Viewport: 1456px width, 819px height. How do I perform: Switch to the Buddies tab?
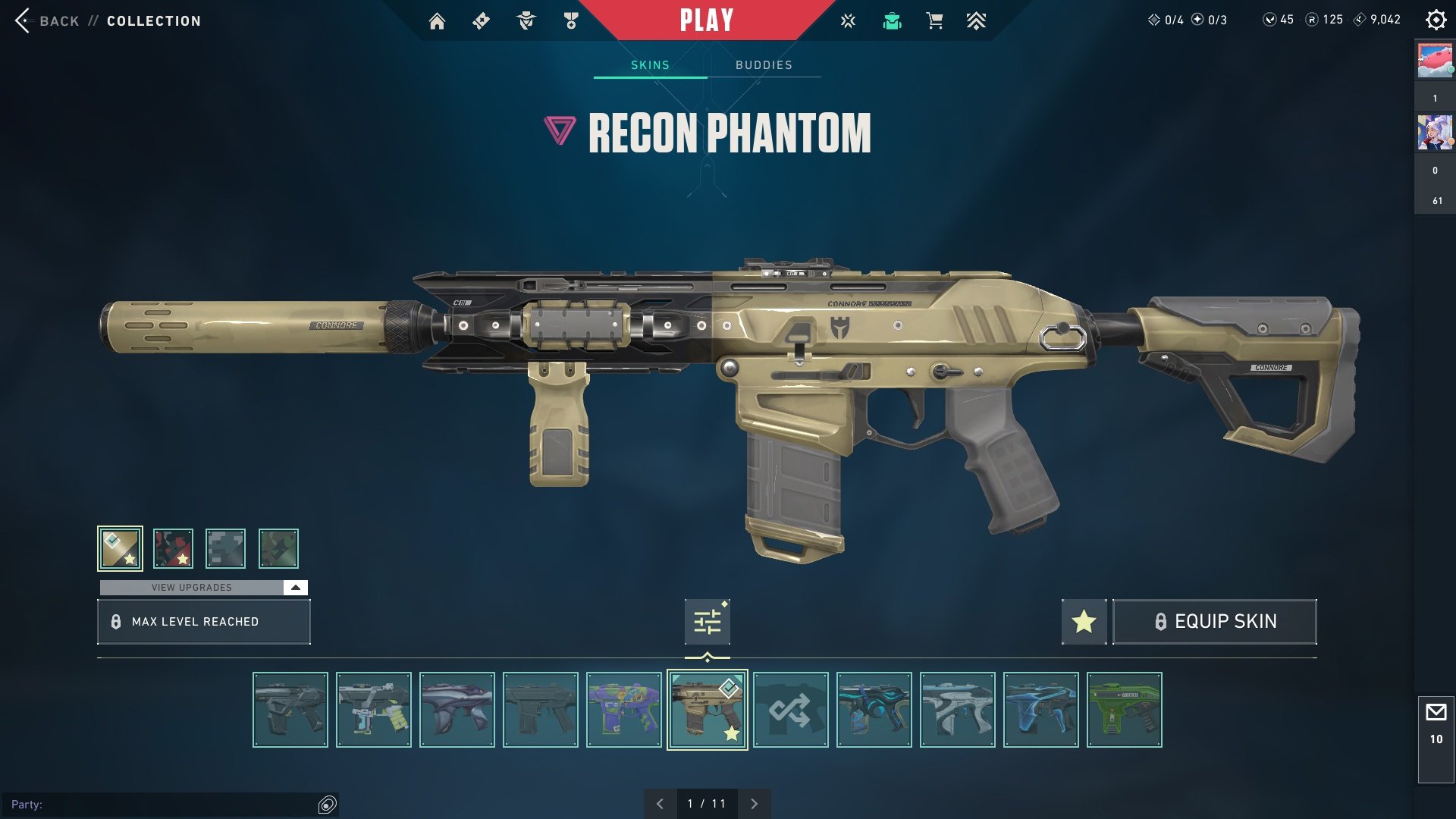pyautogui.click(x=764, y=65)
